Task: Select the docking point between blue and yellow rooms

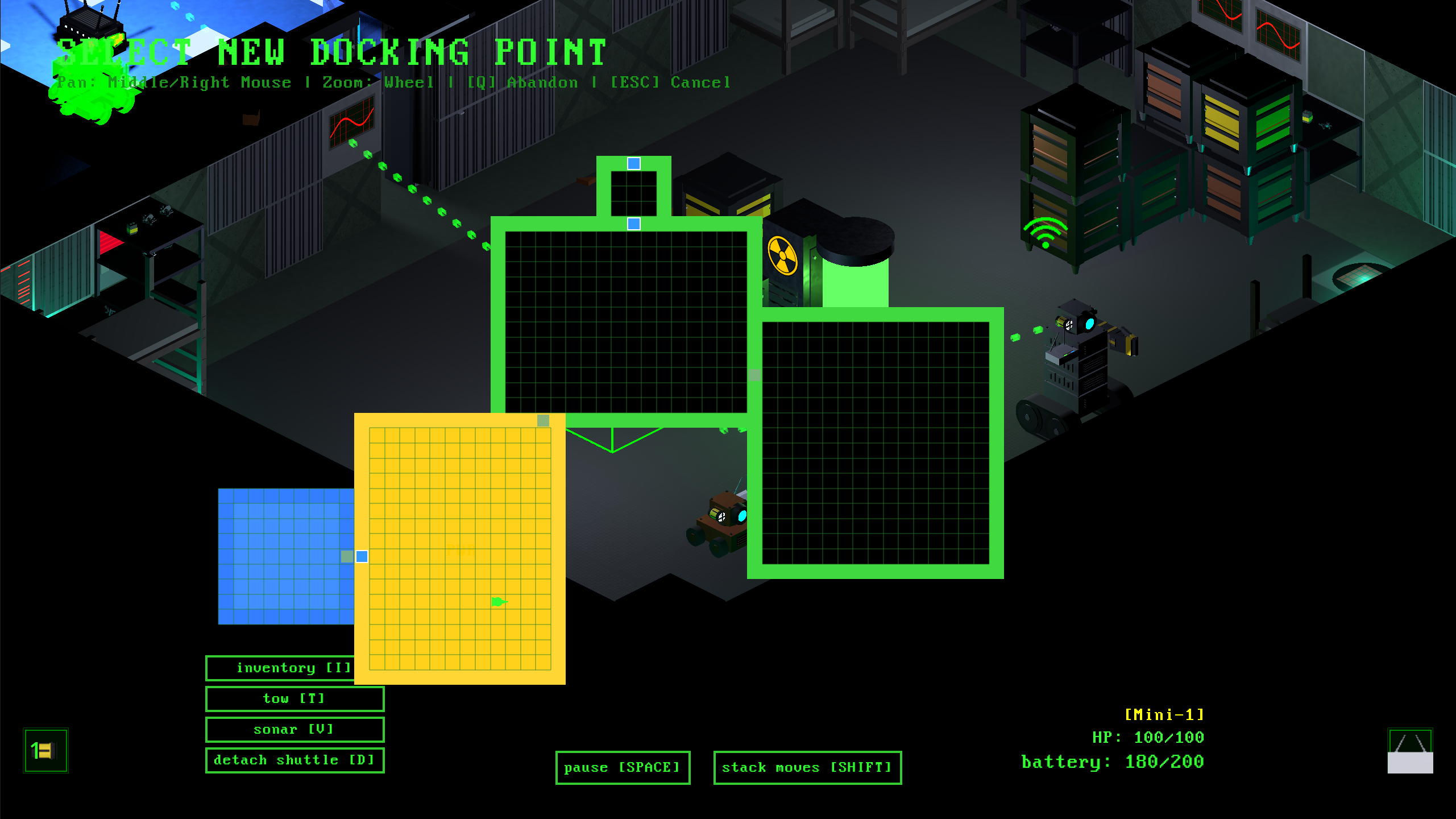Action: [362, 556]
